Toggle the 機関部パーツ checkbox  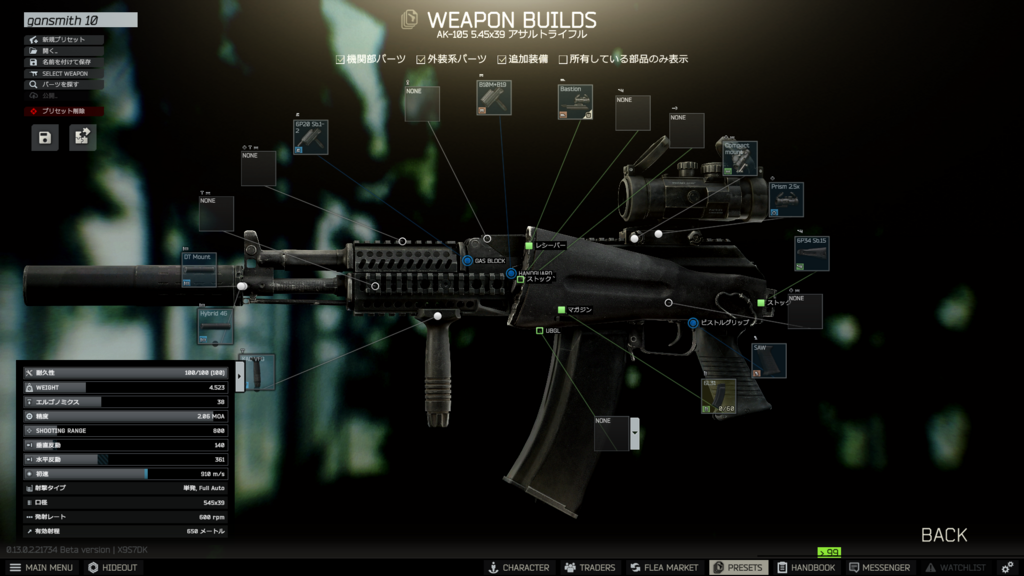341,59
